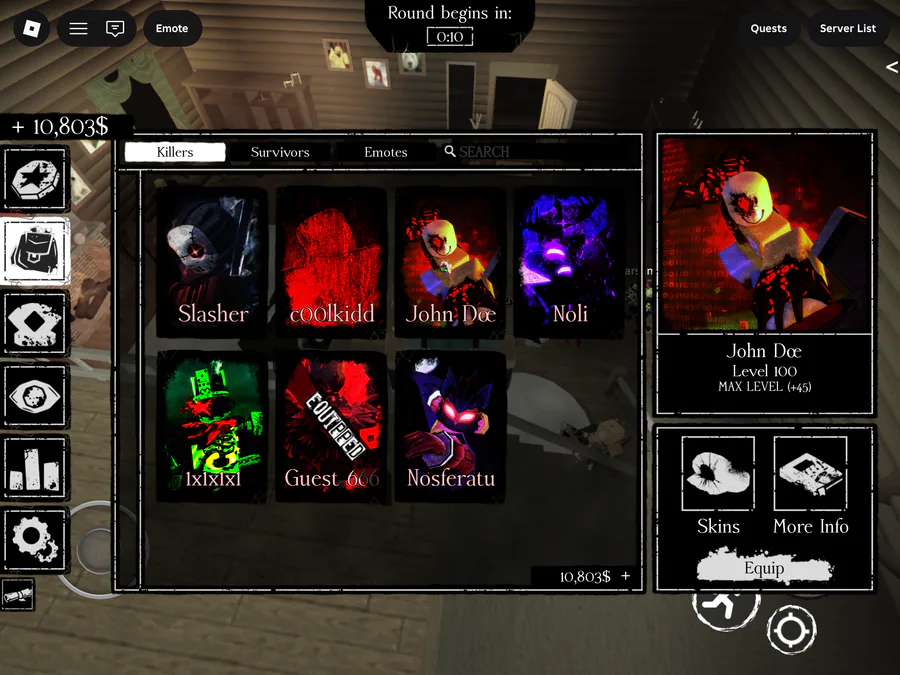Equip the selected killer

[764, 569]
